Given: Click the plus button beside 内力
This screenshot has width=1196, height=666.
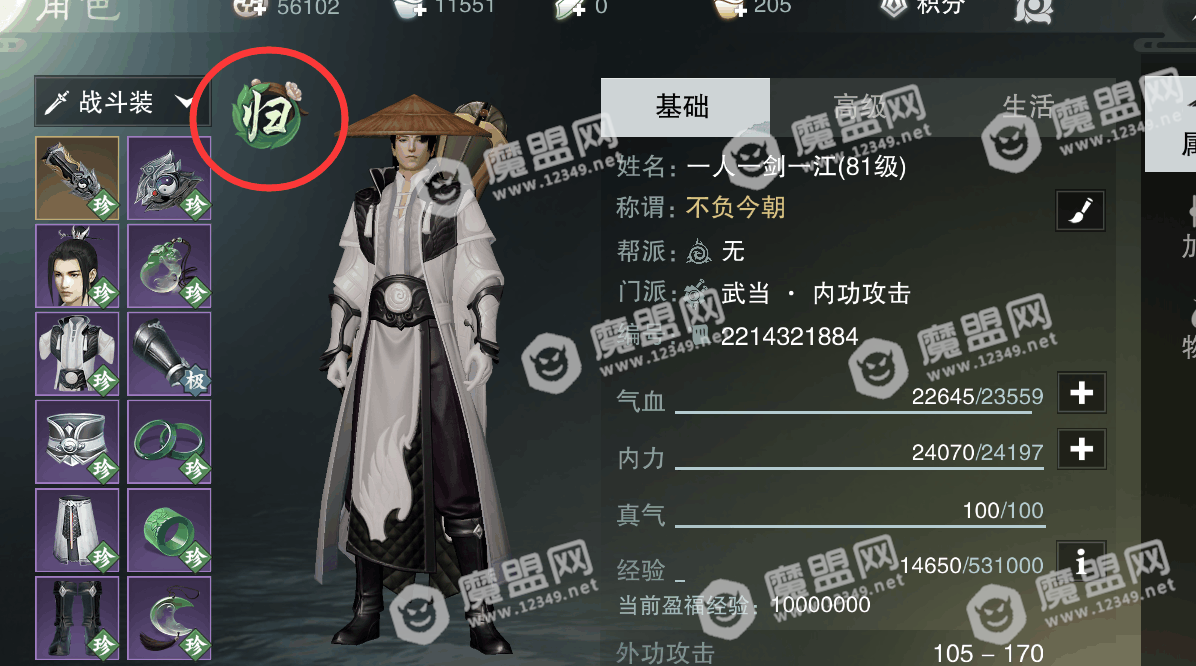Looking at the screenshot, I should coord(1081,449).
